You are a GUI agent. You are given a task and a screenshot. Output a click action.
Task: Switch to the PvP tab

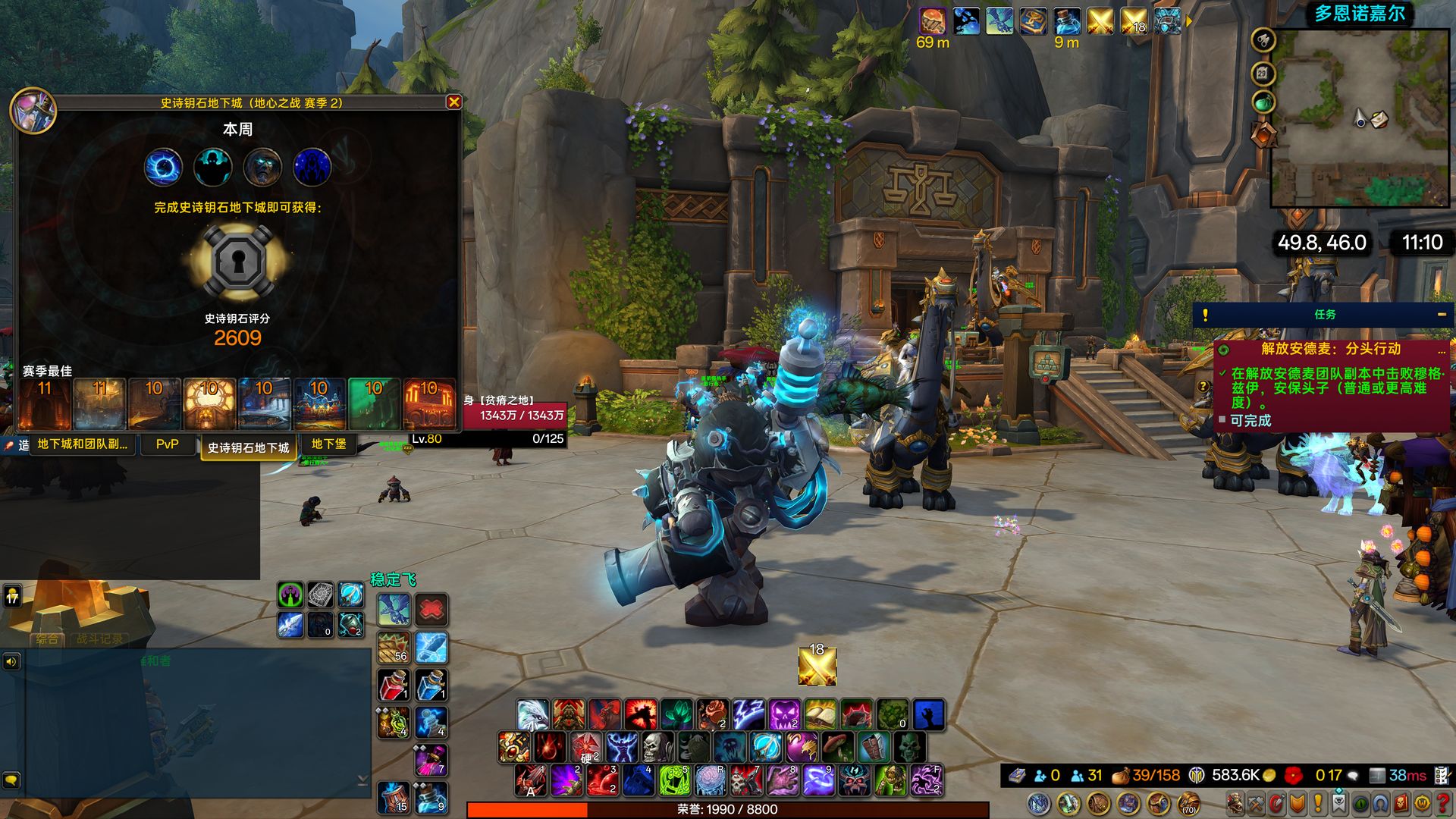pyautogui.click(x=168, y=444)
